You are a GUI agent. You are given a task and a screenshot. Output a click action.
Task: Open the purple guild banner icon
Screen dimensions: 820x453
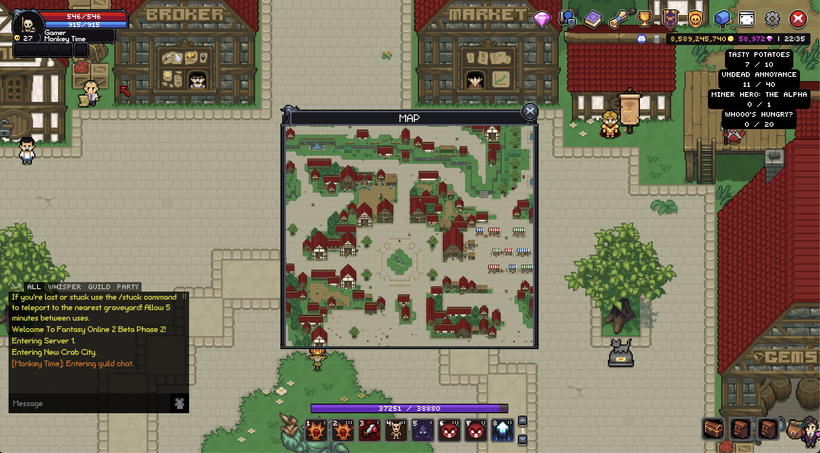point(670,18)
